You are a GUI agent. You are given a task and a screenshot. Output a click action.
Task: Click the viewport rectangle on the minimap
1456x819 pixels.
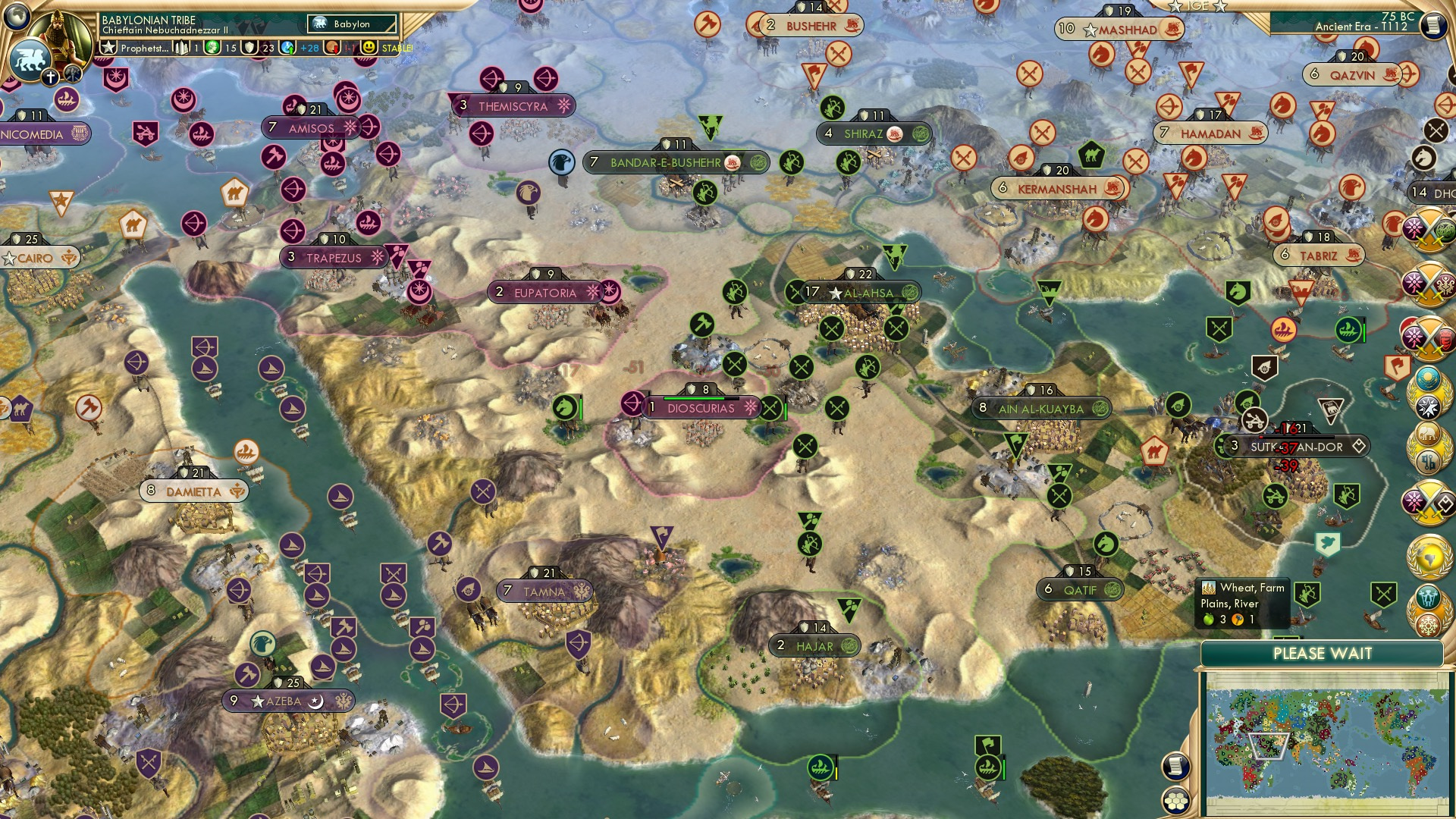pos(1268,746)
